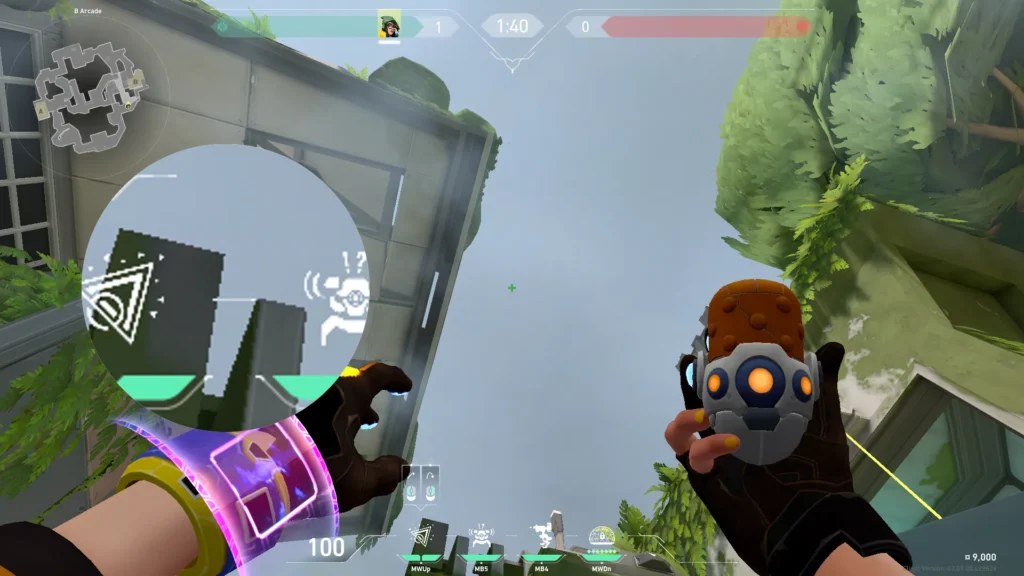Select the Alarmbot ability above MB5 label
1024x576 pixels.
point(481,537)
